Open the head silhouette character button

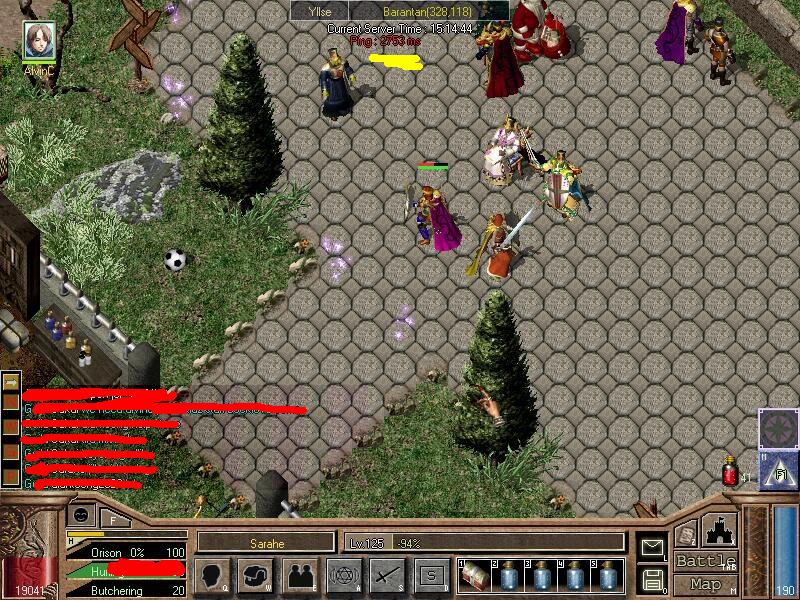point(214,576)
